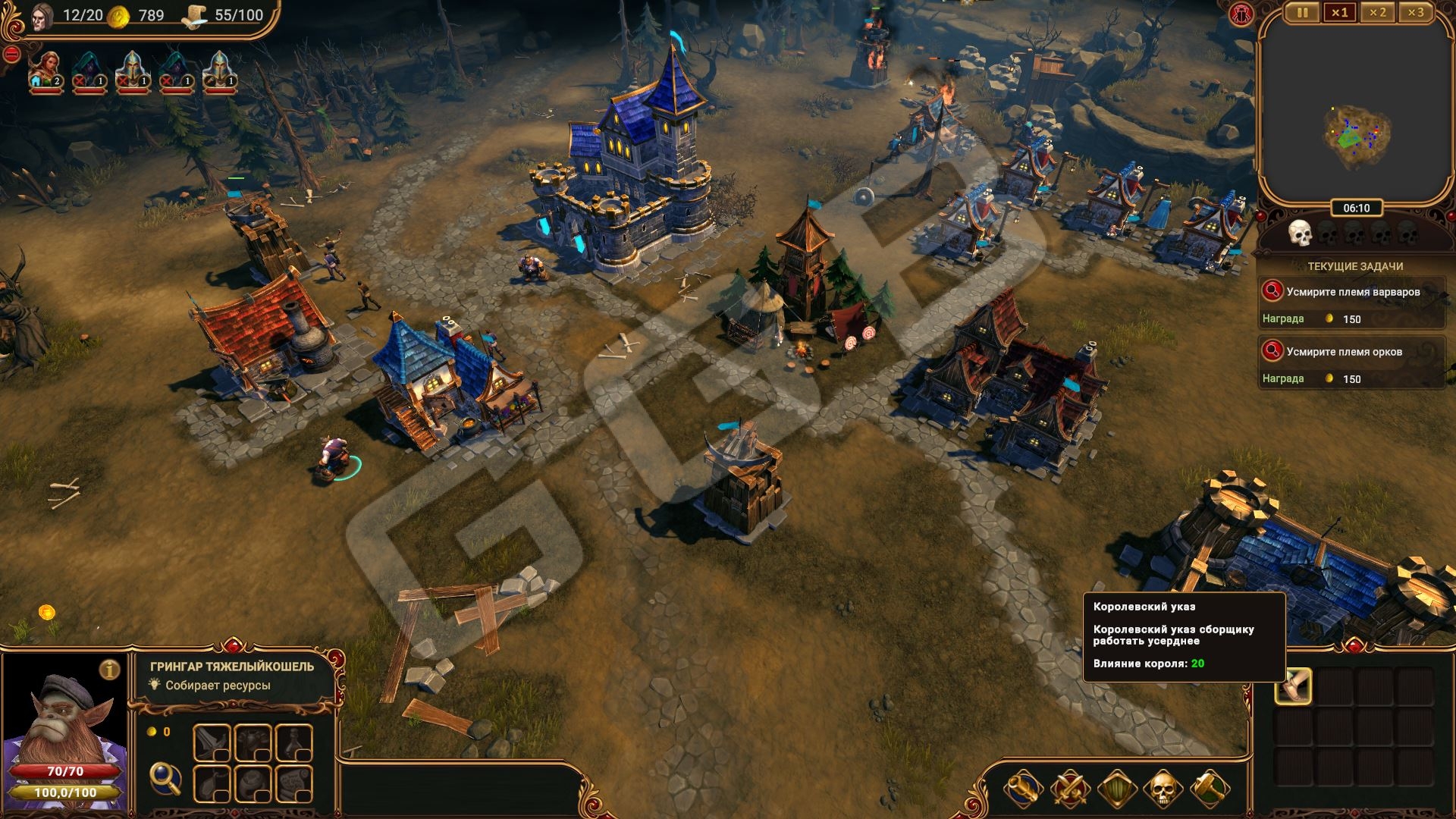
Task: Set game speed to ×3
Action: (1415, 12)
